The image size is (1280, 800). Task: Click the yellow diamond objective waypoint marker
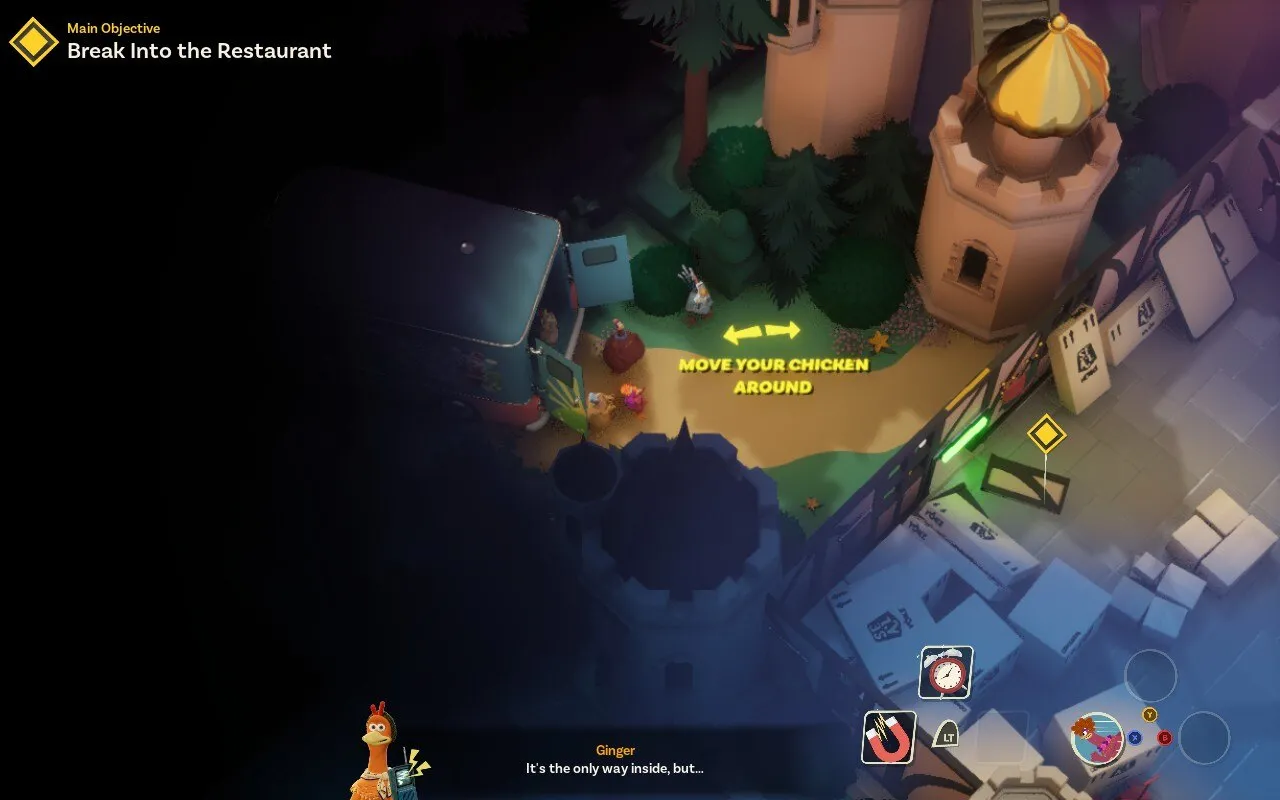pos(1046,434)
